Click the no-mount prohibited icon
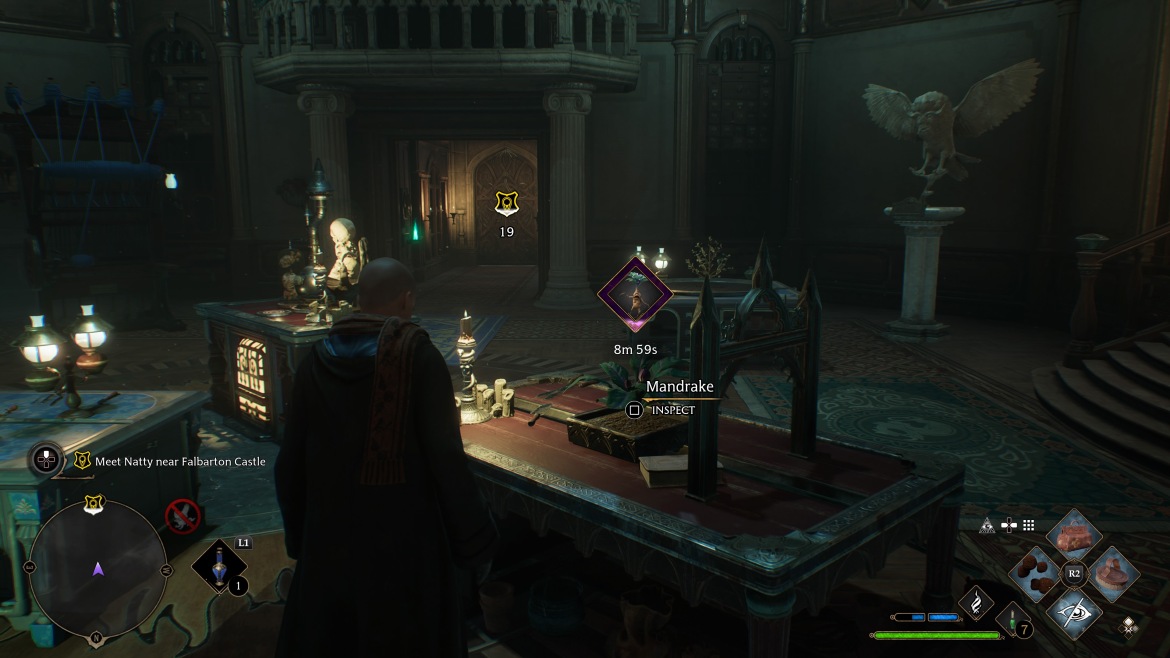The width and height of the screenshot is (1170, 658). [x=182, y=516]
